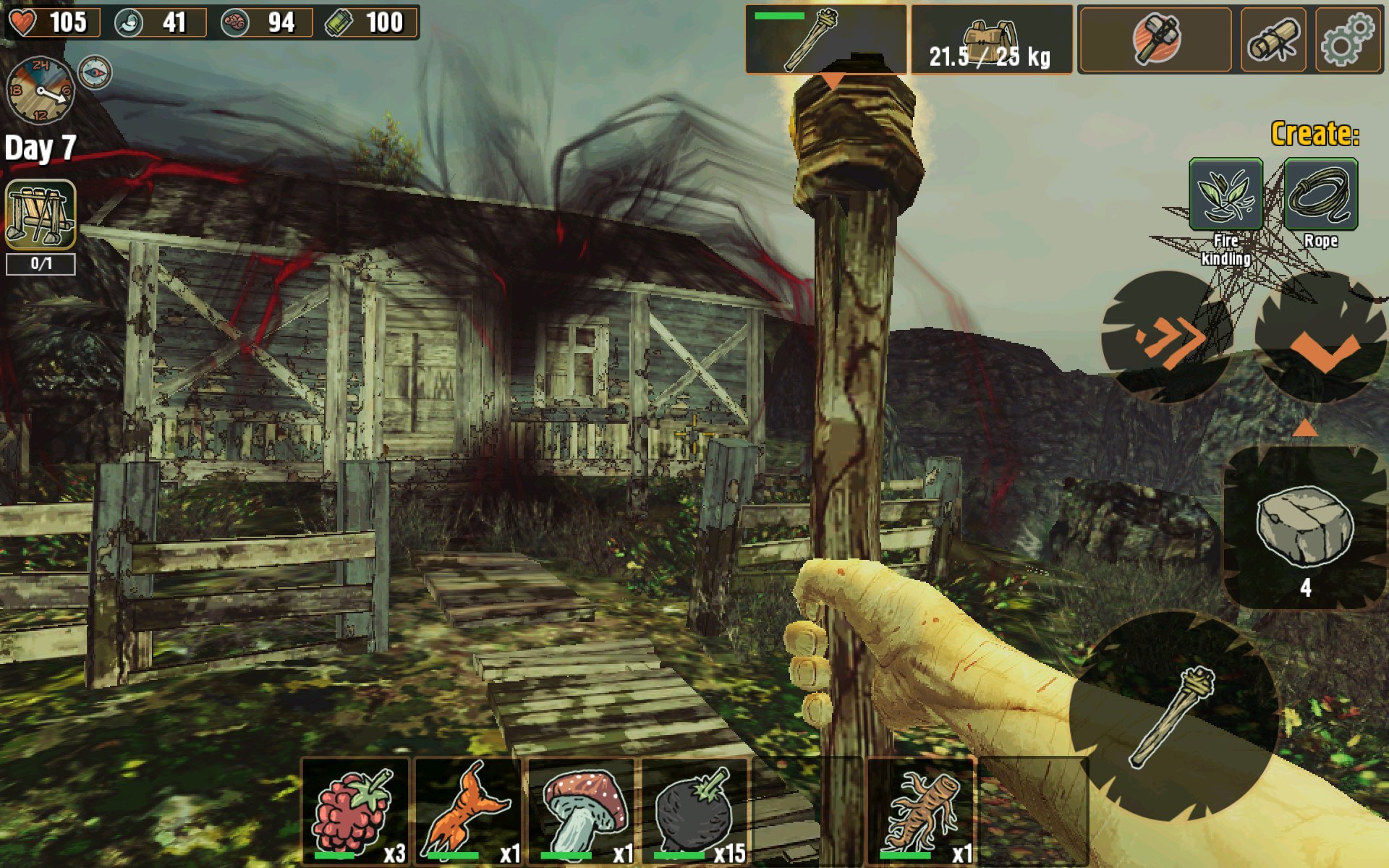
Task: Open the backpack inventory
Action: click(990, 39)
